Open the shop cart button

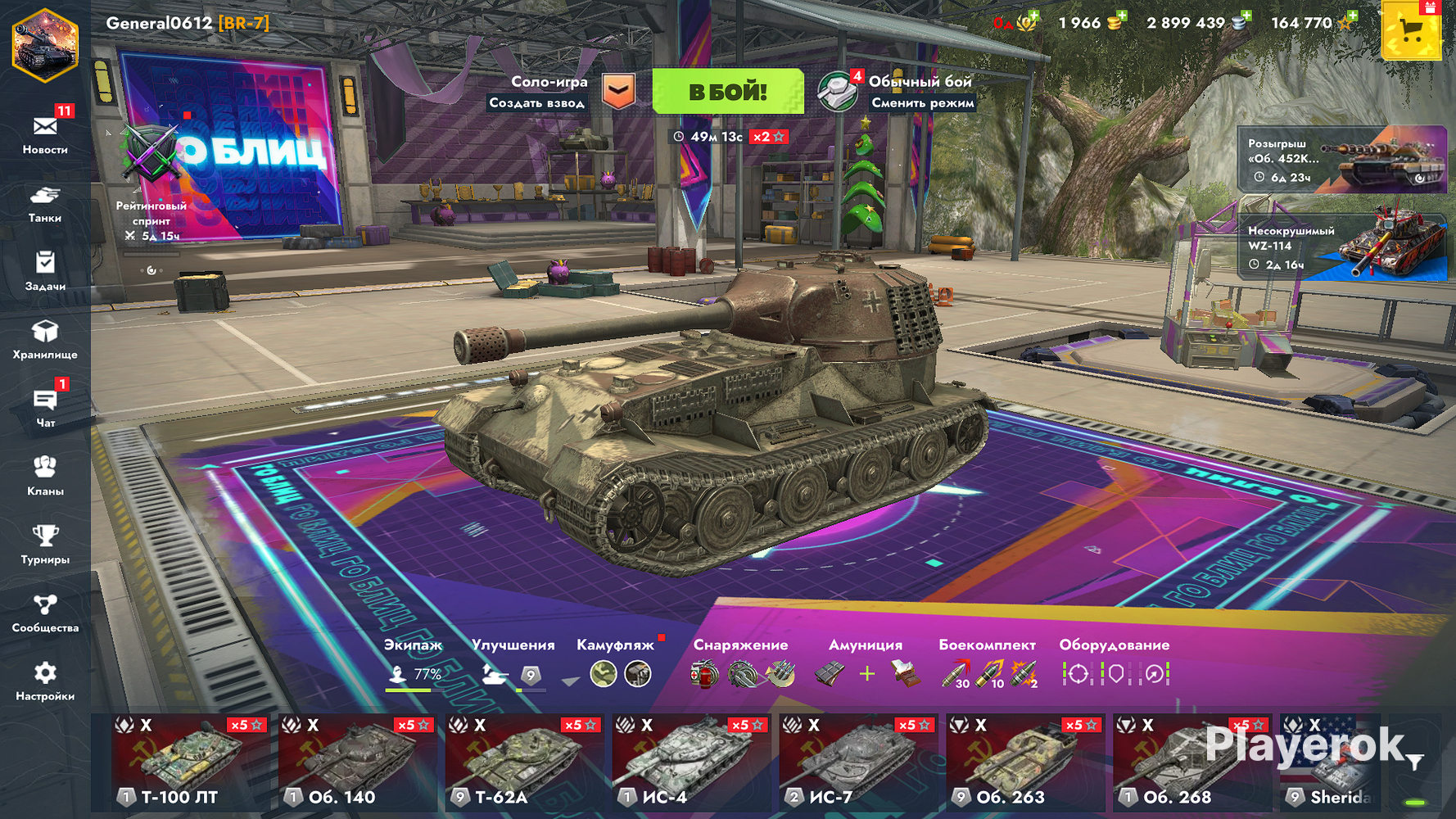[x=1410, y=31]
